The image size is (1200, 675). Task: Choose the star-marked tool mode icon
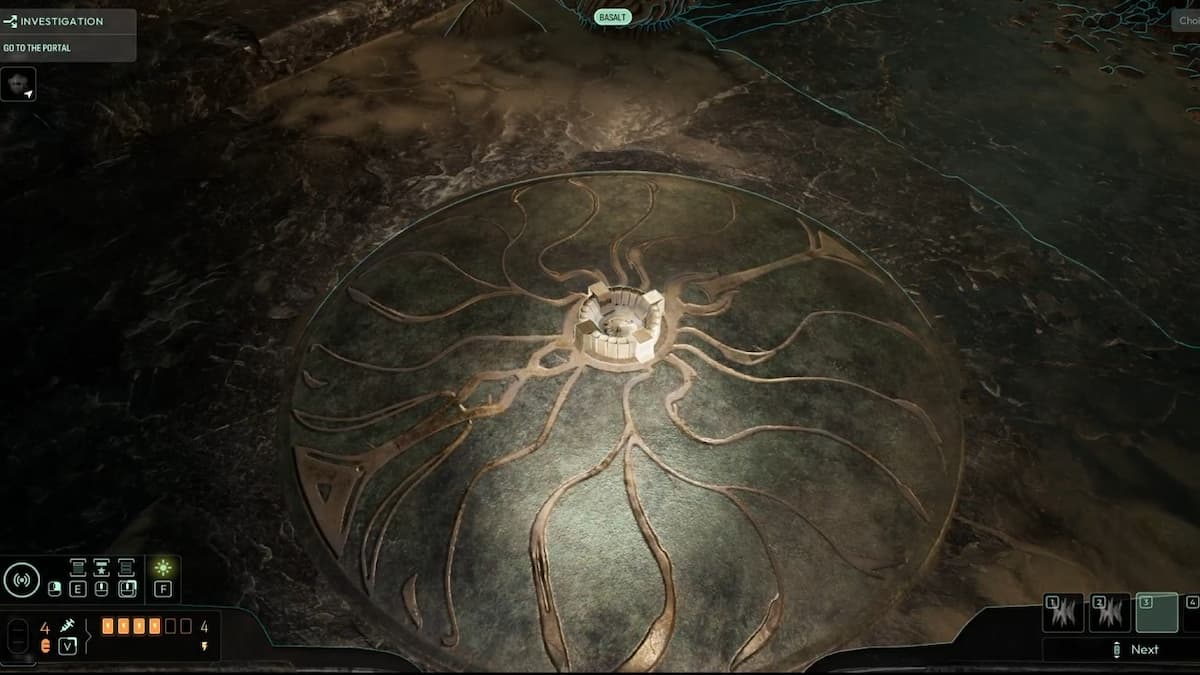[x=102, y=567]
